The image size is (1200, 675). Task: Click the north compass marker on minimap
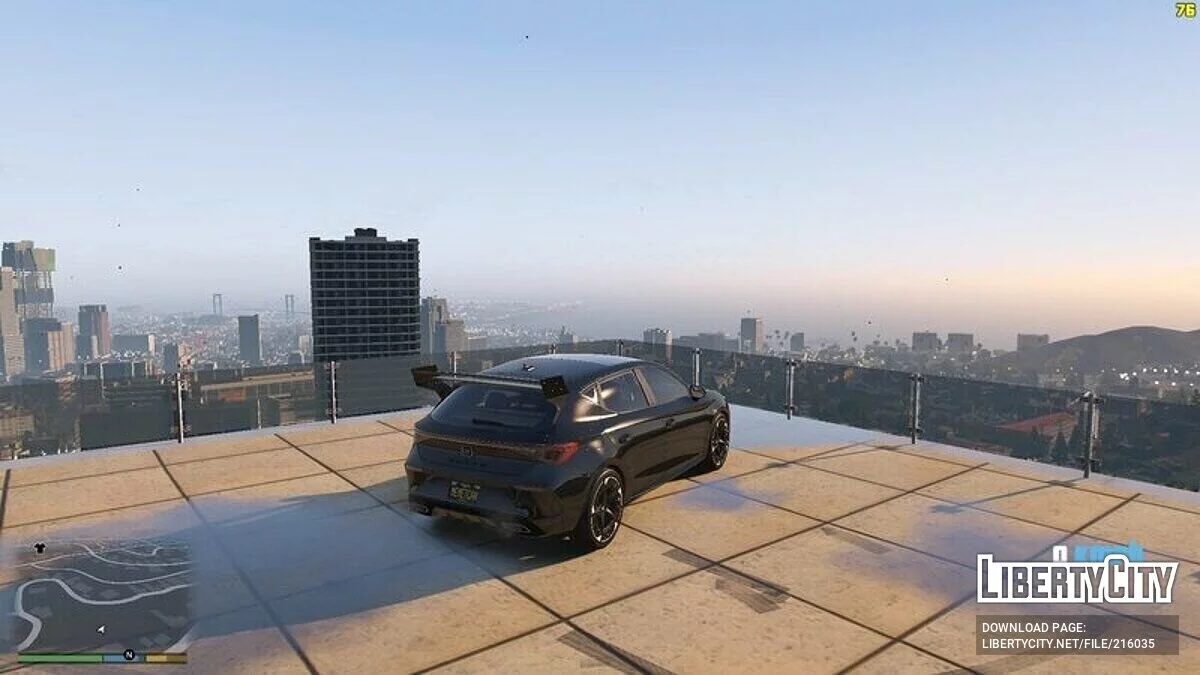click(129, 655)
